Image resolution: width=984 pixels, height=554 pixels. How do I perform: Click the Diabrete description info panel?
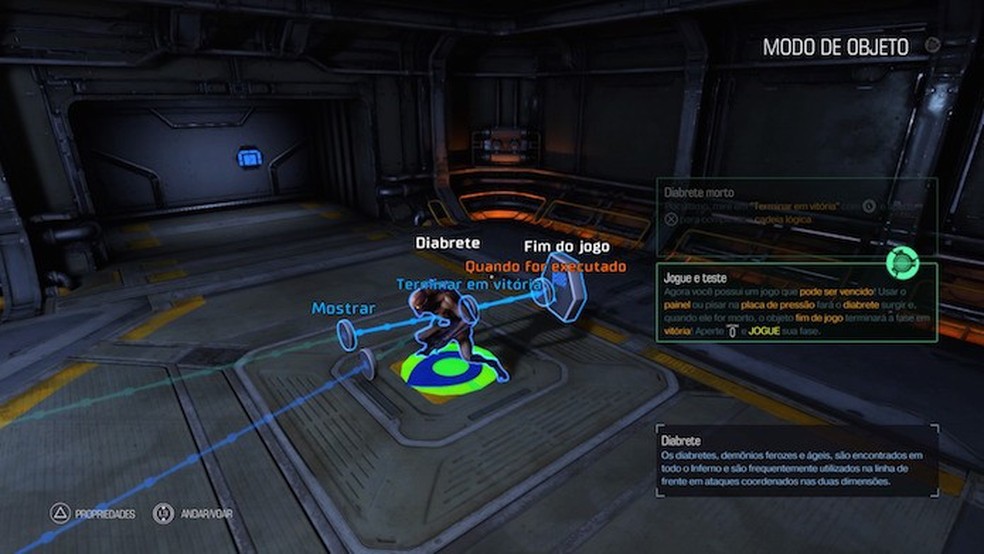(x=796, y=461)
